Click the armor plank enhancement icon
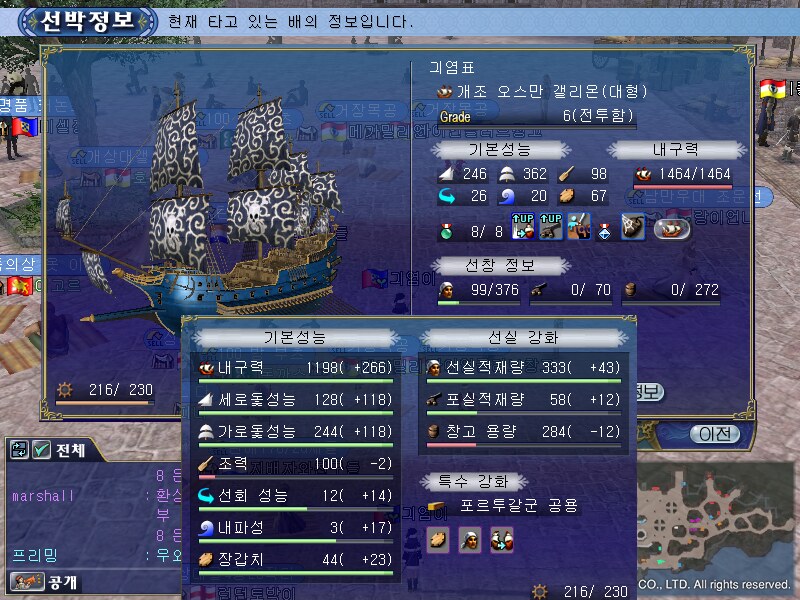Viewport: 800px width, 600px height. [438, 540]
